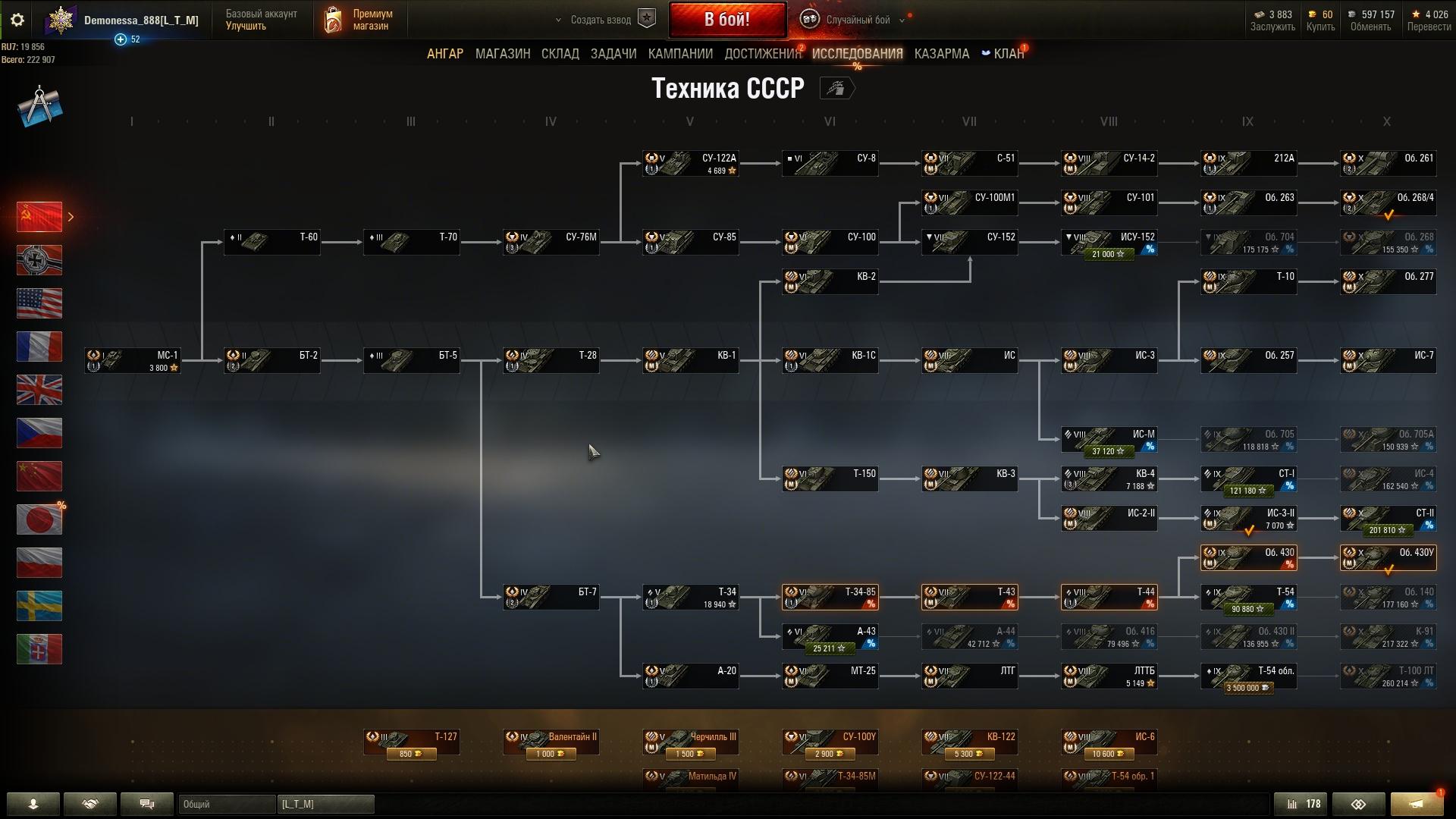Open the МАГАЗИН tab
Image resolution: width=1456 pixels, height=819 pixels.
pos(502,54)
